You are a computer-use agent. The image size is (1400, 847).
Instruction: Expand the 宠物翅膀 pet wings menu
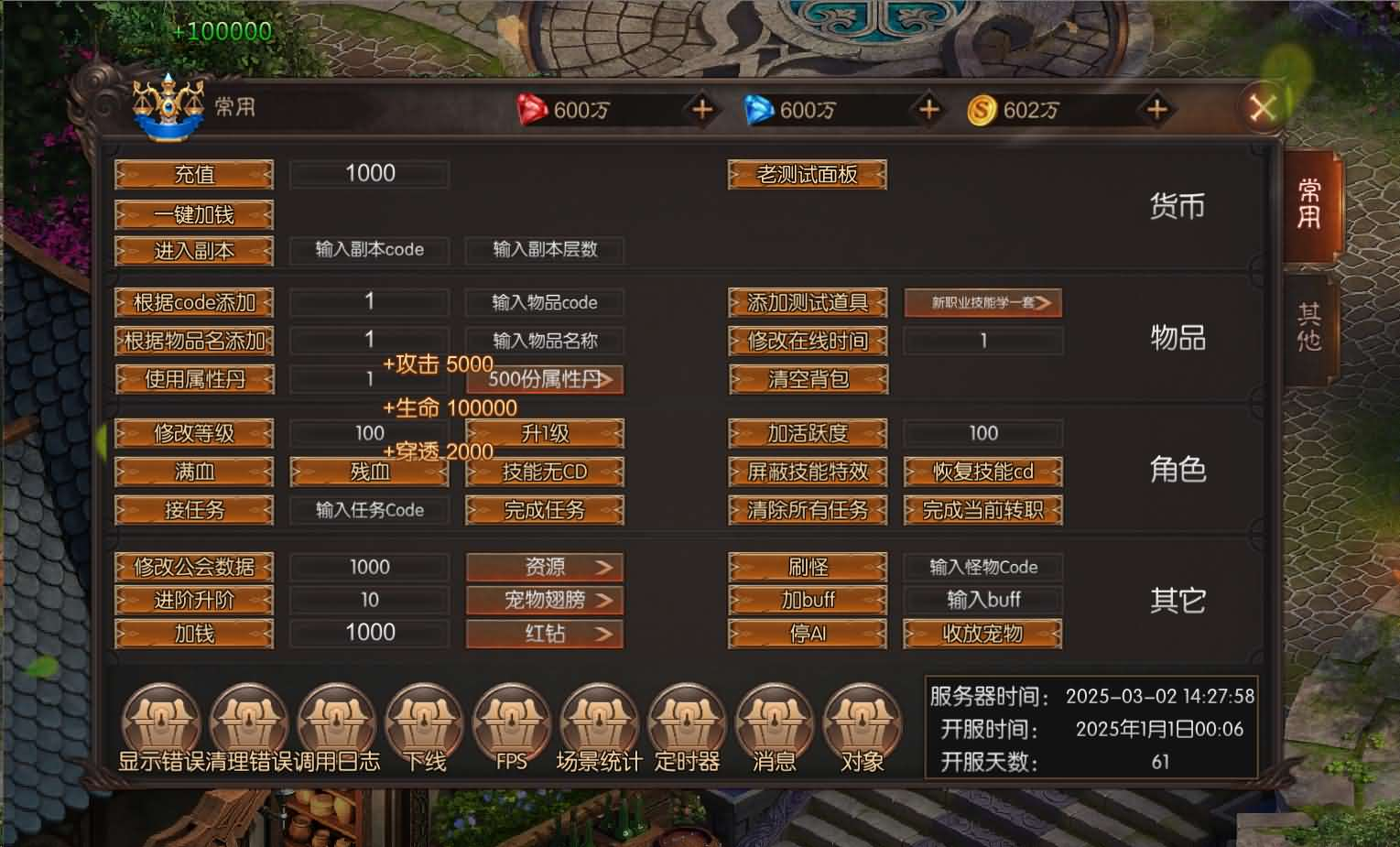coord(544,600)
